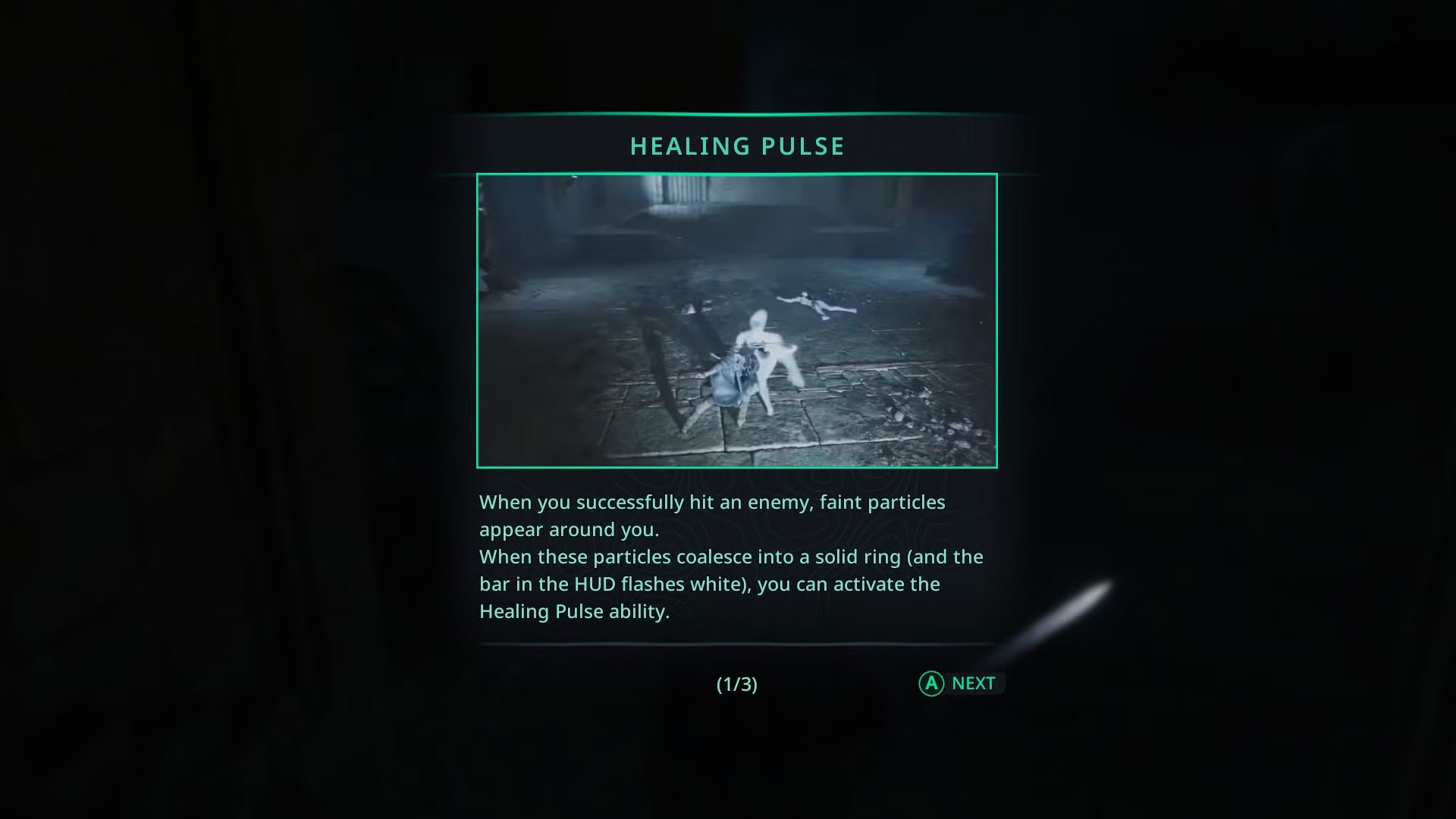Viewport: 1456px width, 819px height.
Task: Click the Healing Pulse tutorial preview image
Action: [x=736, y=321]
